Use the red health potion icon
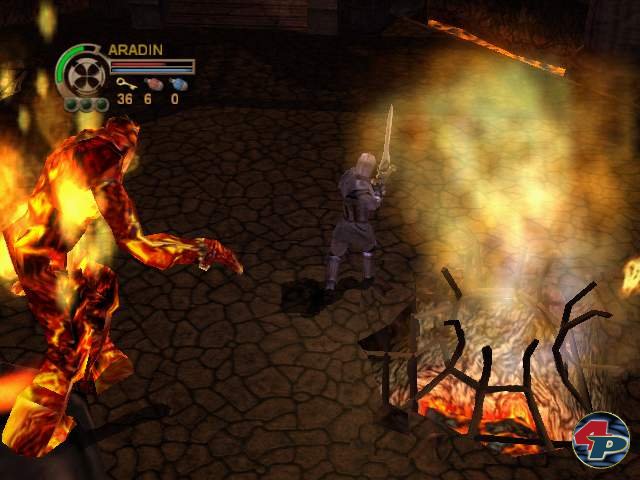This screenshot has height=480, width=640. point(151,84)
